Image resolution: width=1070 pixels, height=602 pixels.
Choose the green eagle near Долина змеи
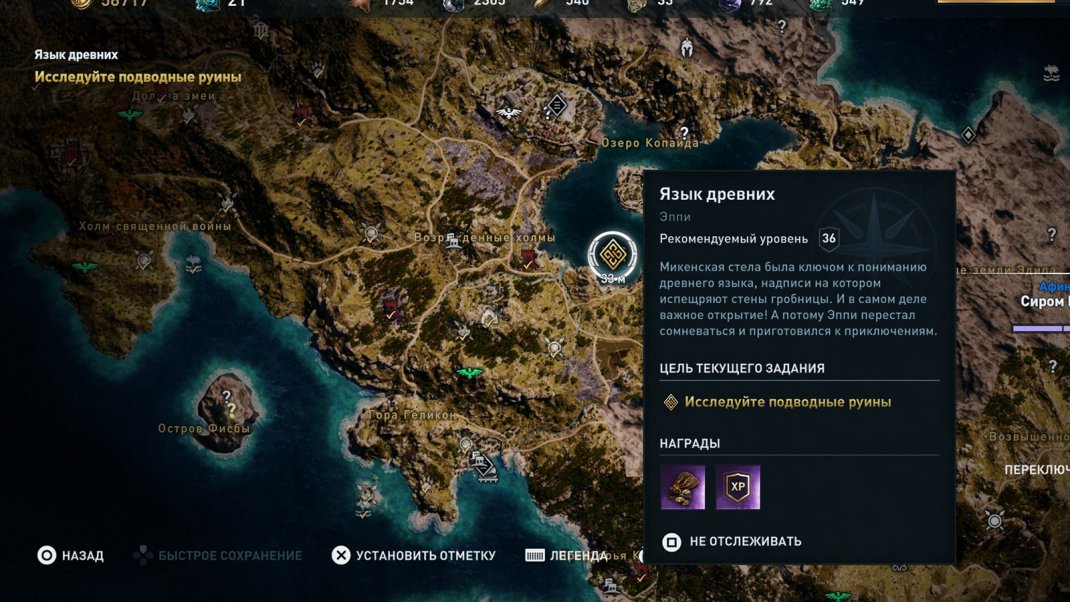[x=129, y=115]
